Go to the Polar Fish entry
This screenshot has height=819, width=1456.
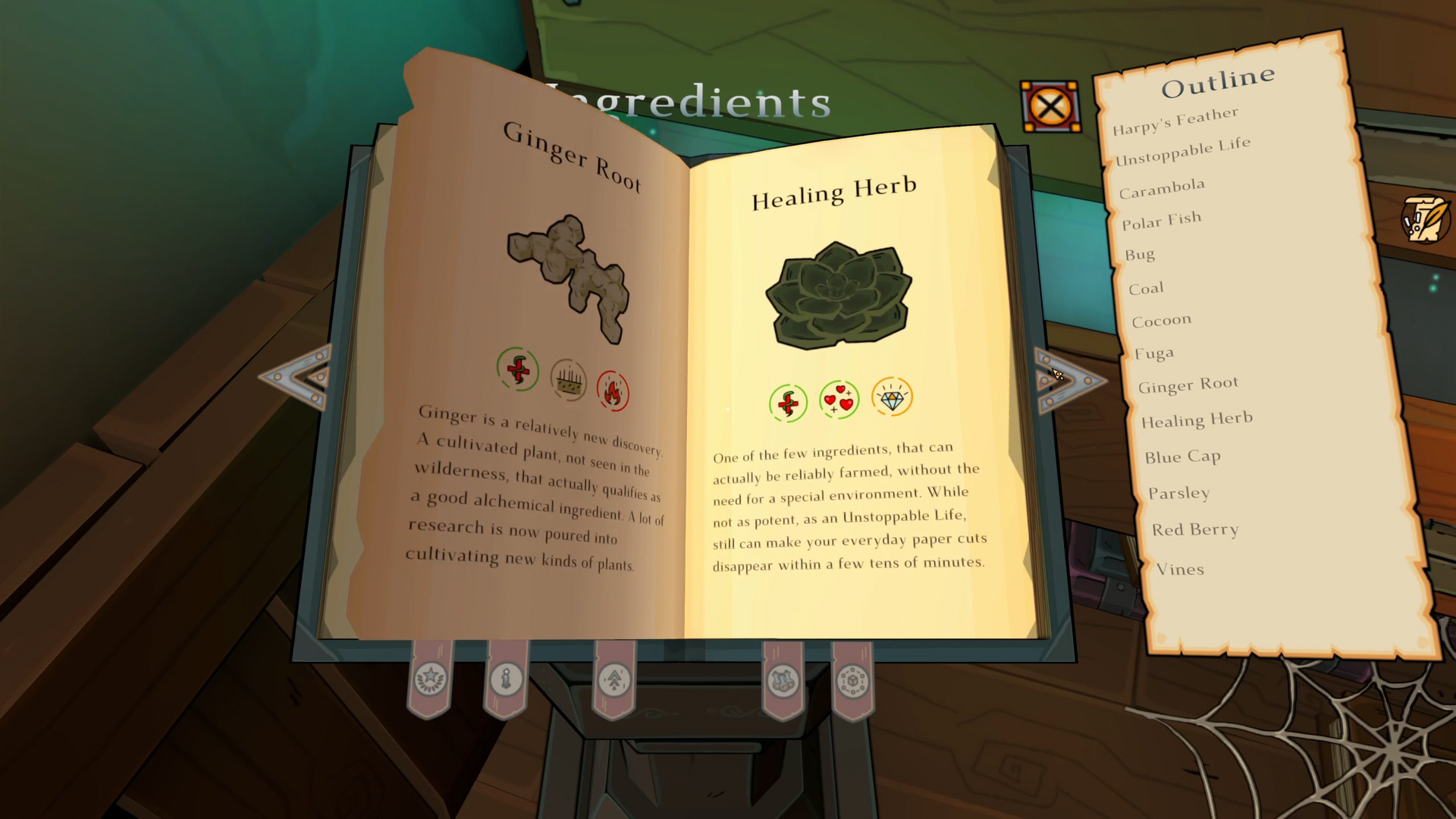[x=1162, y=221]
